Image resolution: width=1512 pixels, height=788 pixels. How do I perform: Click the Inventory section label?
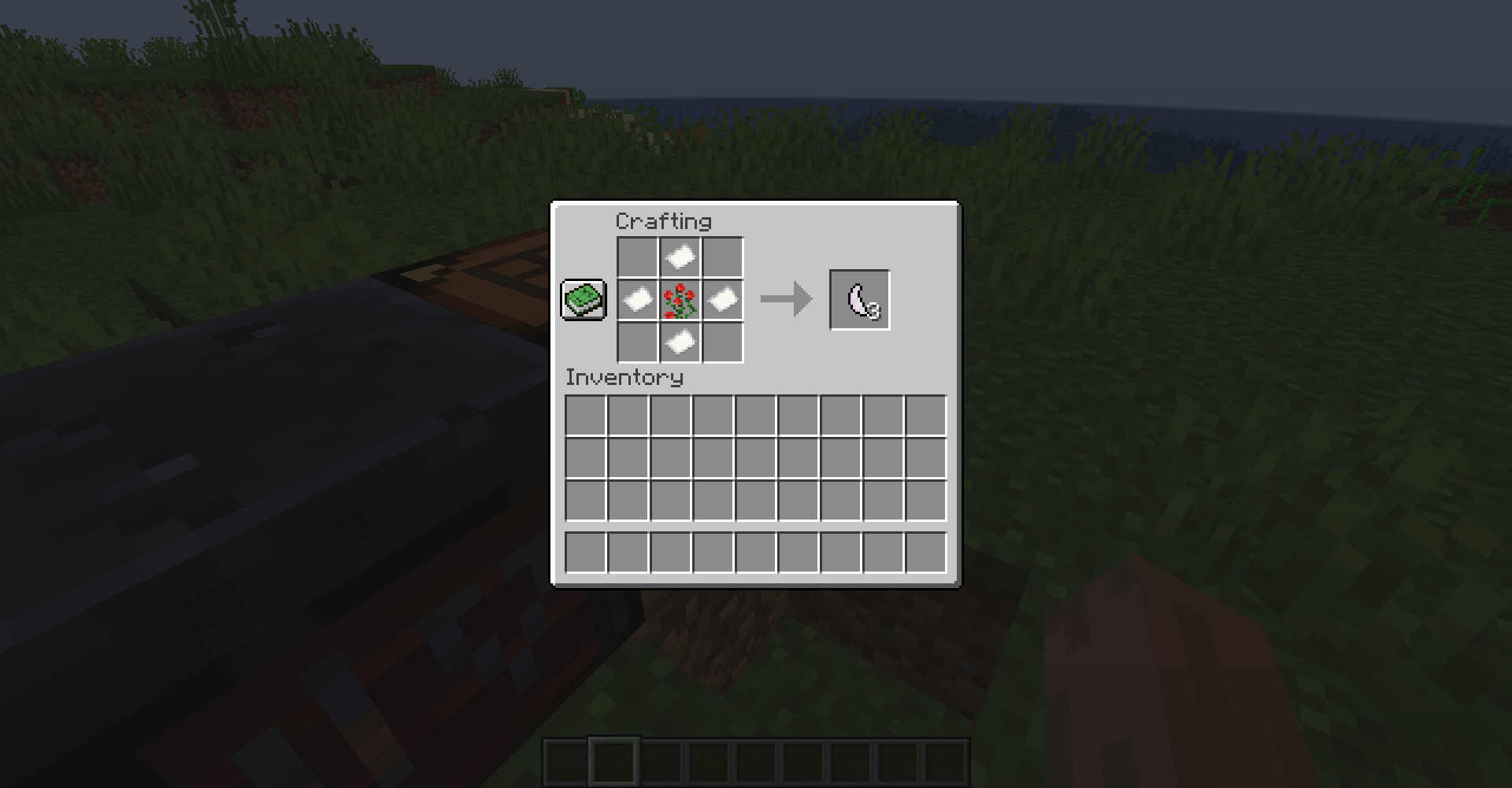624,377
